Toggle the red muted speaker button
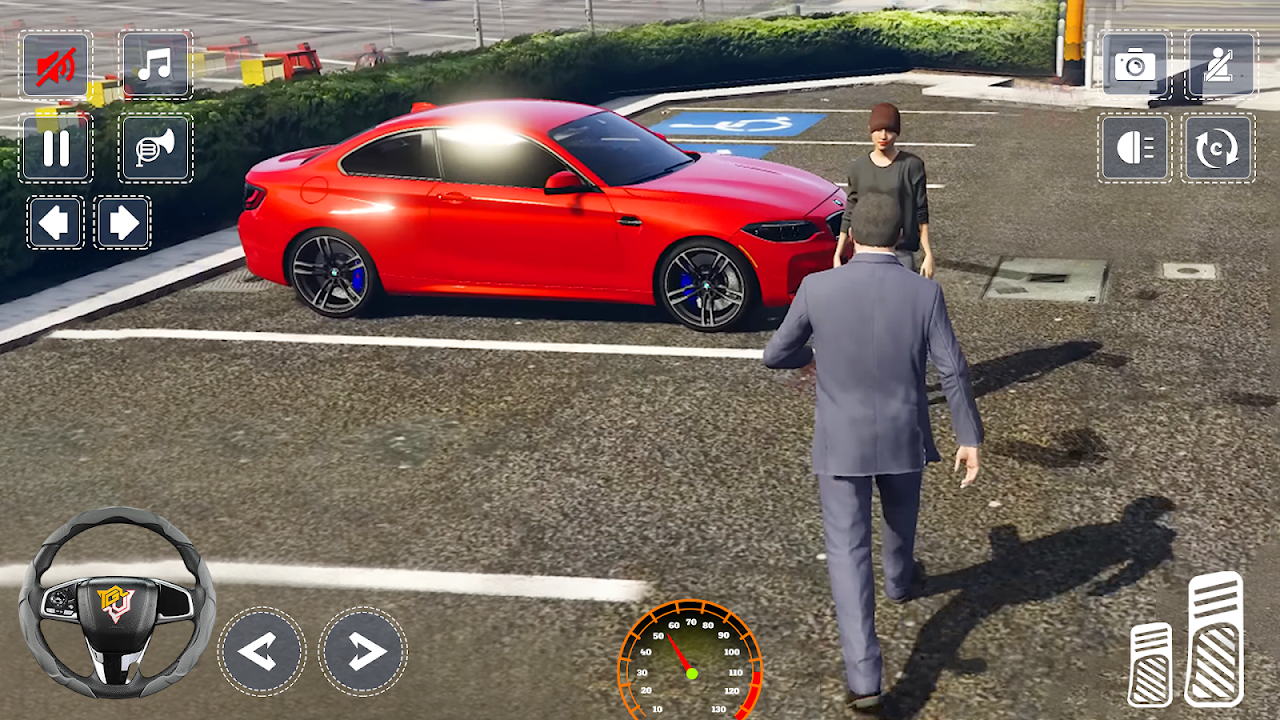This screenshot has width=1280, height=720. [x=56, y=65]
